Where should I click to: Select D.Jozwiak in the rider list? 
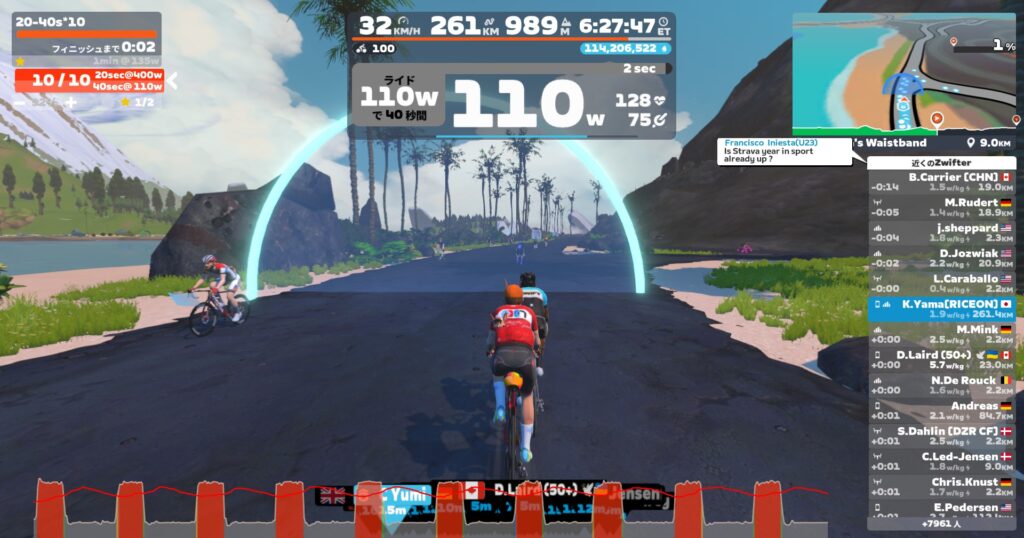[941, 258]
